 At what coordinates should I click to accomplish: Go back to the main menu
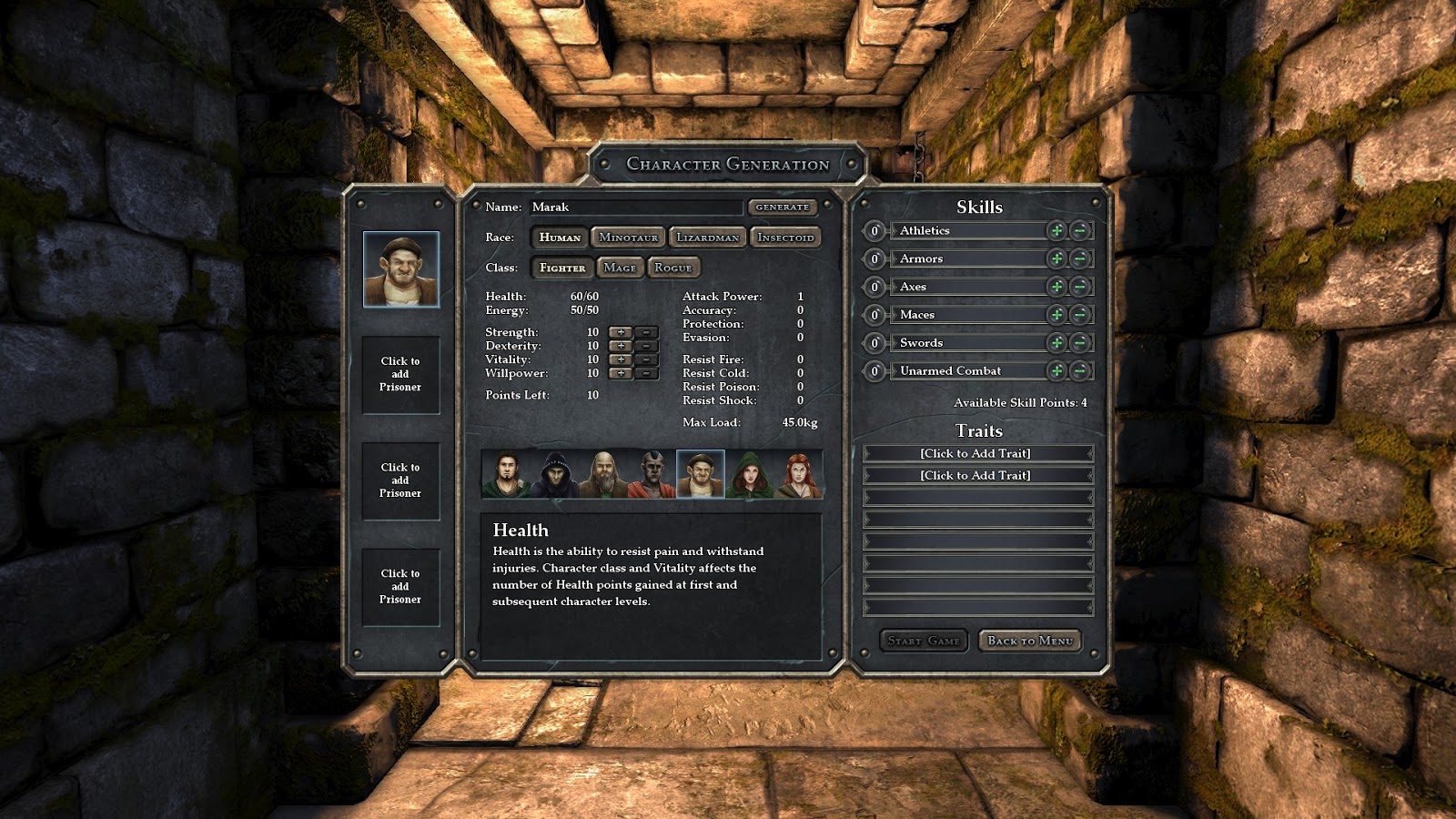[x=1030, y=641]
